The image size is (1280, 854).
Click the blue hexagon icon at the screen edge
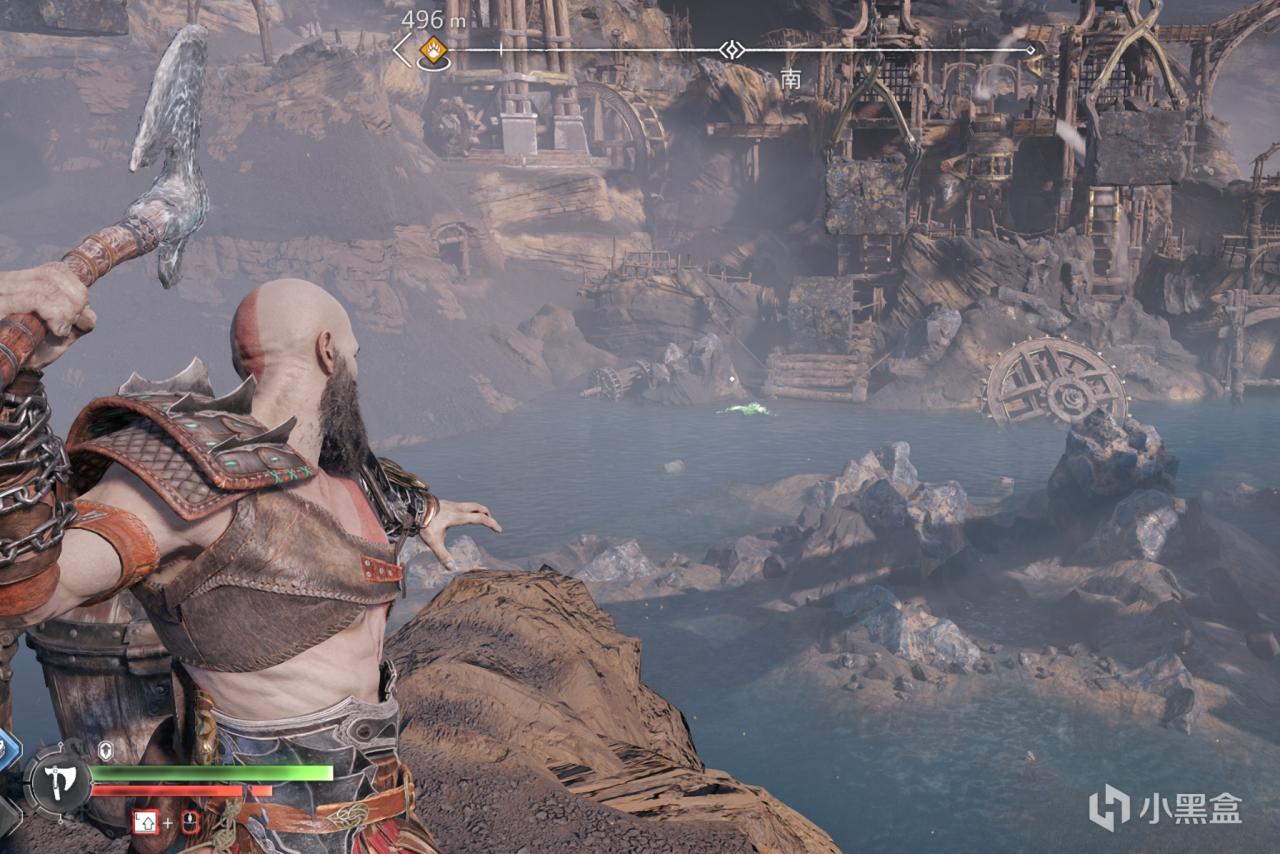pos(6,748)
